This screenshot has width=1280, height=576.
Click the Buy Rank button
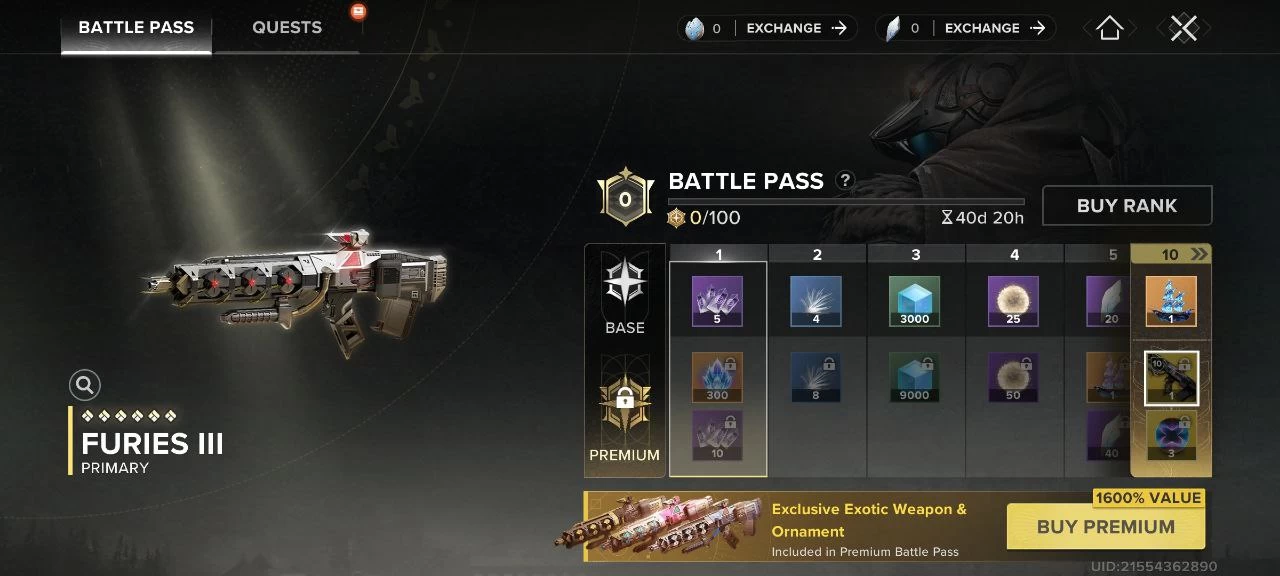(1126, 206)
